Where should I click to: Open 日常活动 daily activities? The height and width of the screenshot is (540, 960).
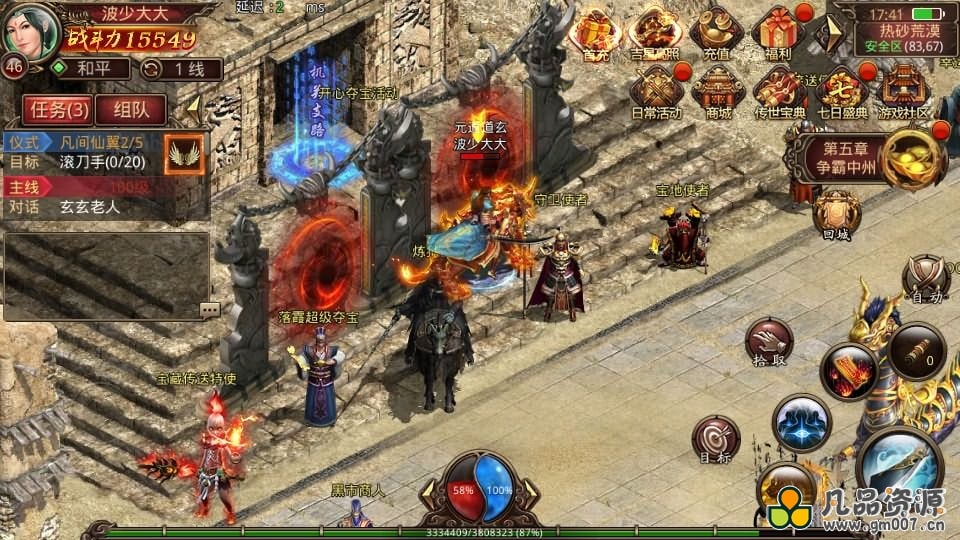click(656, 92)
